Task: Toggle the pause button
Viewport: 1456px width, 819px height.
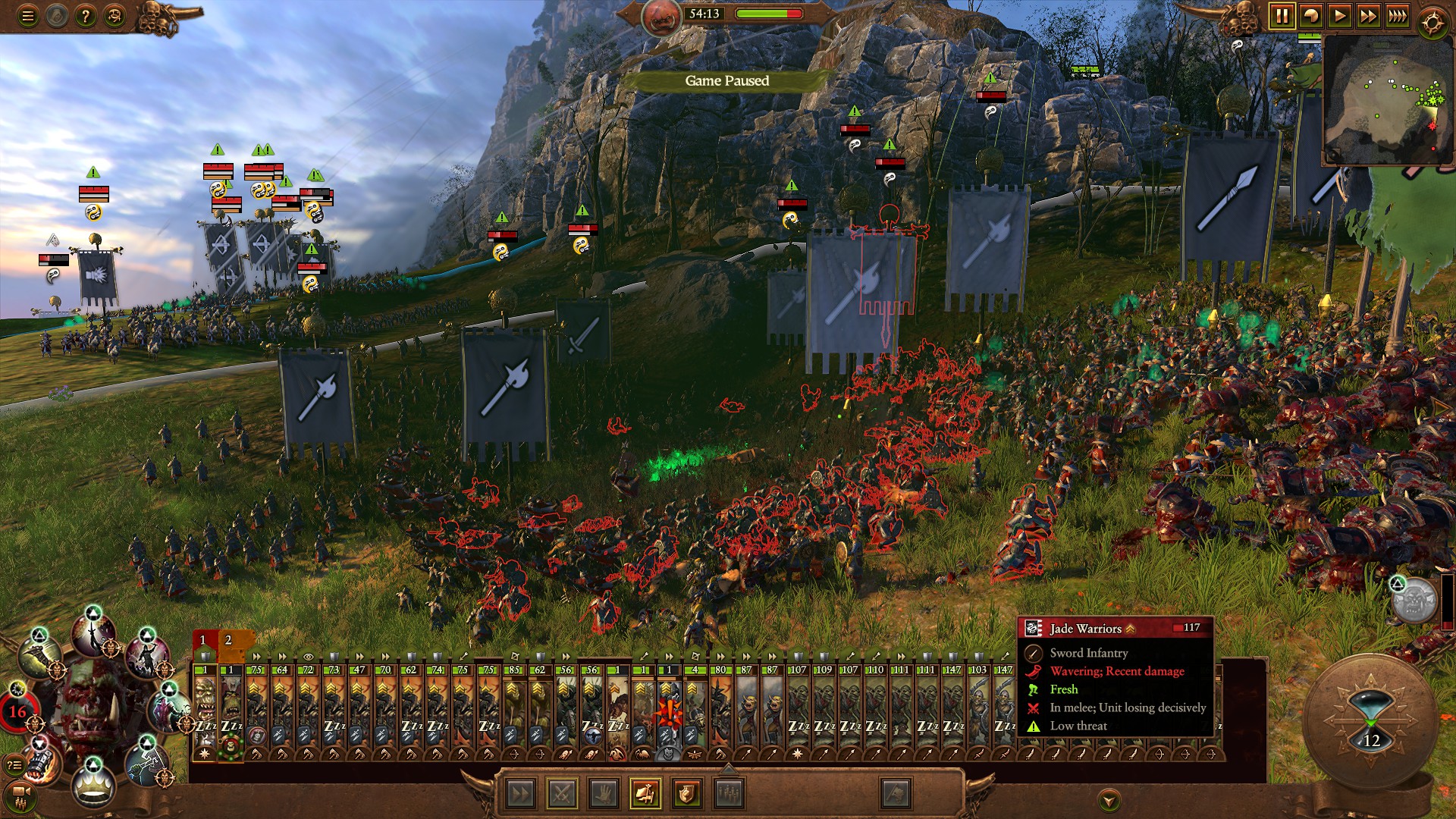Action: tap(1282, 16)
